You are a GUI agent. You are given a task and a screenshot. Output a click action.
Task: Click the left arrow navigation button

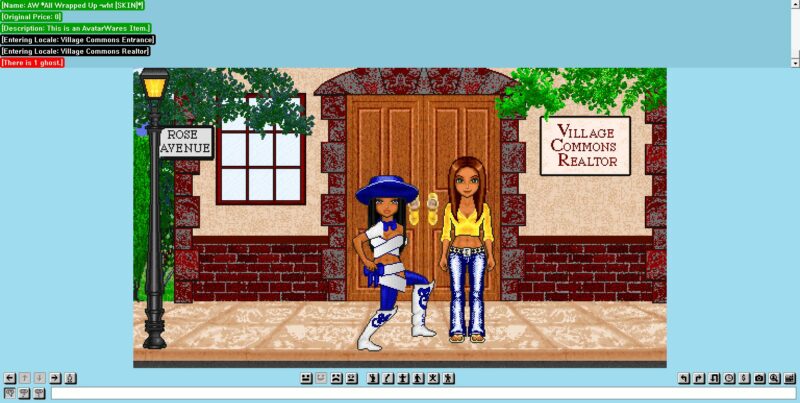pyautogui.click(x=10, y=378)
